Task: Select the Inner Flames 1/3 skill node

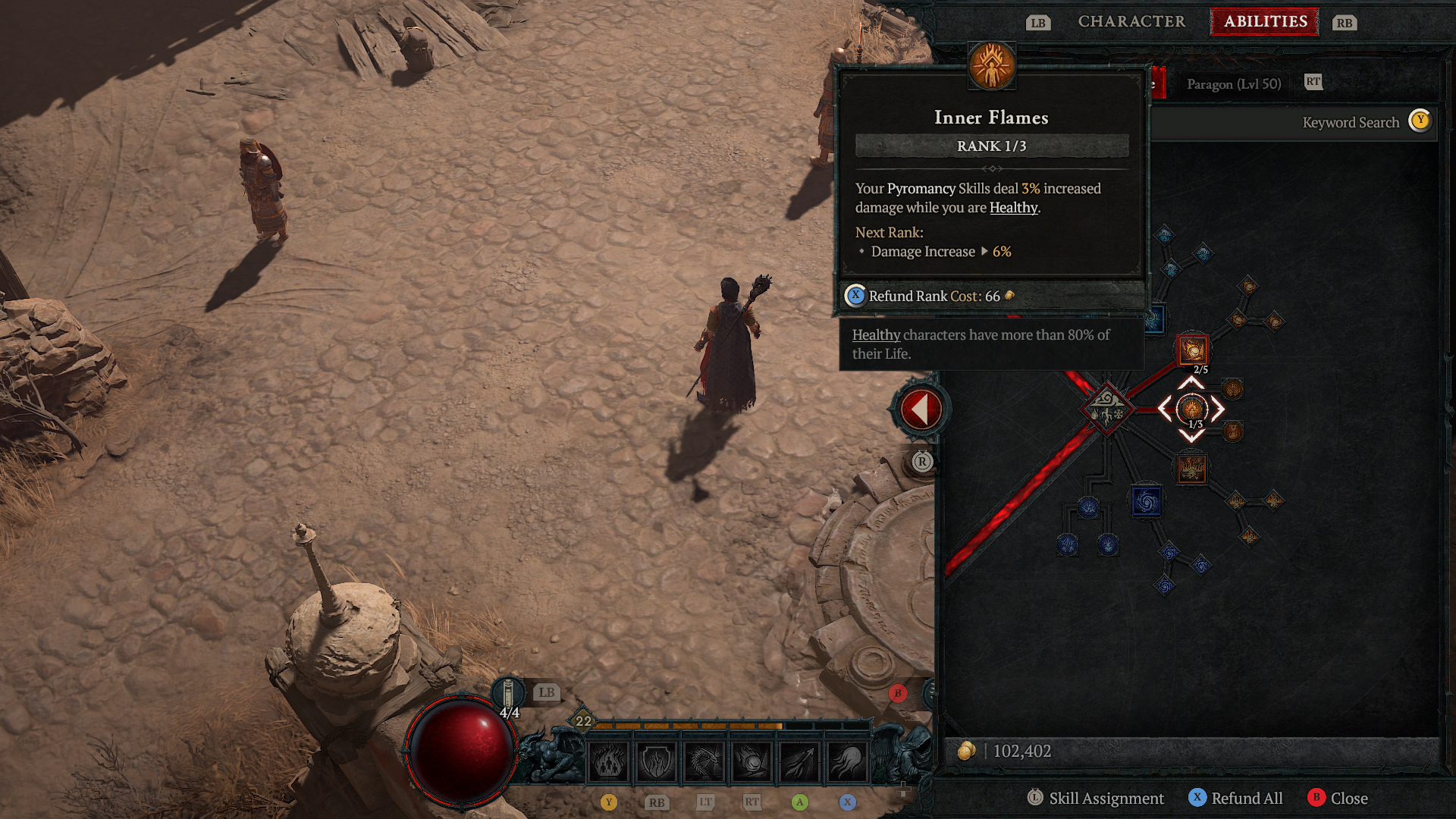Action: click(1191, 409)
